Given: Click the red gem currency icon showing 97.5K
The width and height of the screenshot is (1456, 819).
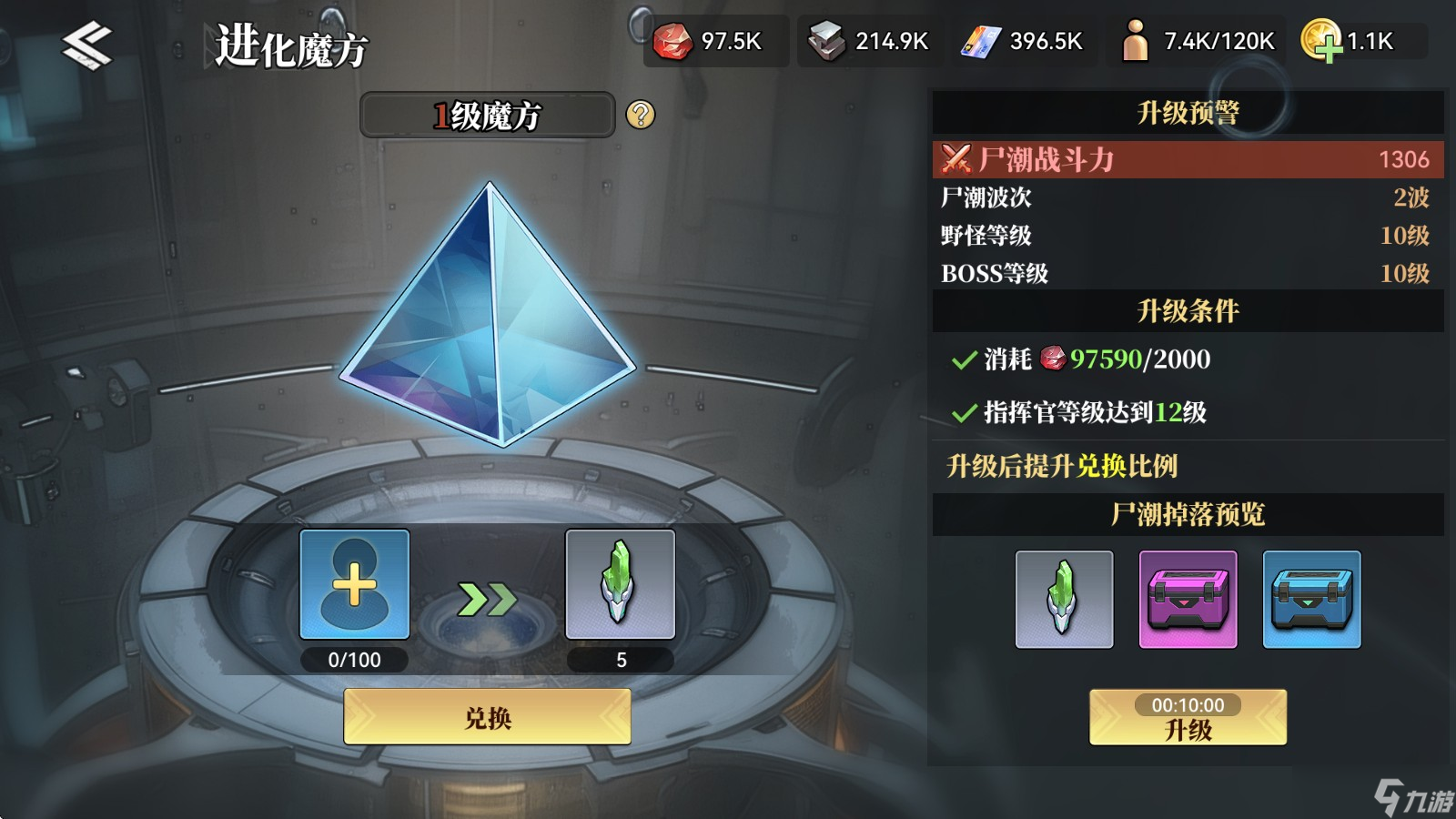Looking at the screenshot, I should pyautogui.click(x=673, y=41).
